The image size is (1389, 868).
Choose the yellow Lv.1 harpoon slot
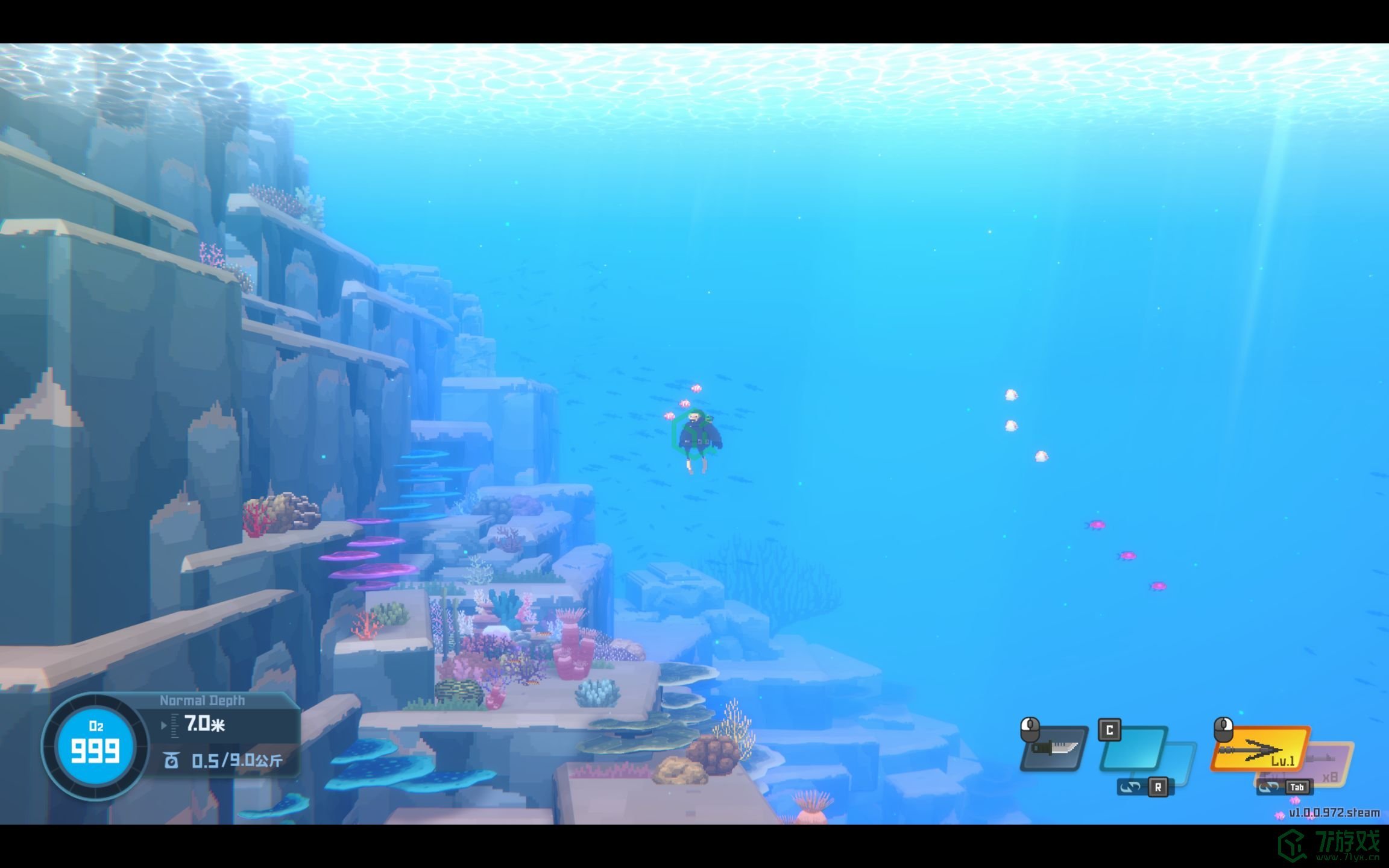1259,749
